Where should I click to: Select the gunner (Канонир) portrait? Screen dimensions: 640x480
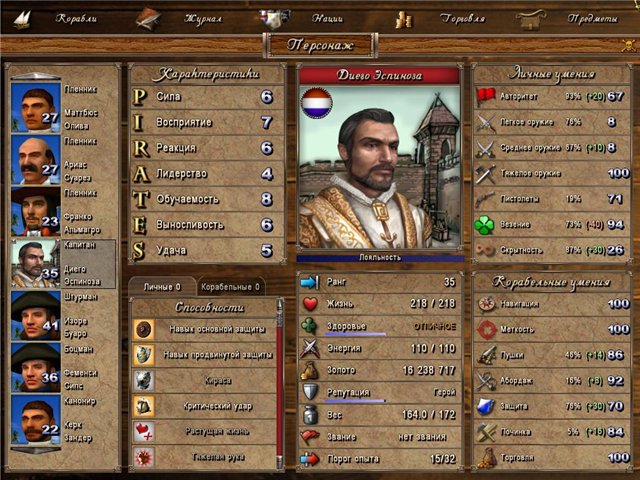(x=34, y=418)
